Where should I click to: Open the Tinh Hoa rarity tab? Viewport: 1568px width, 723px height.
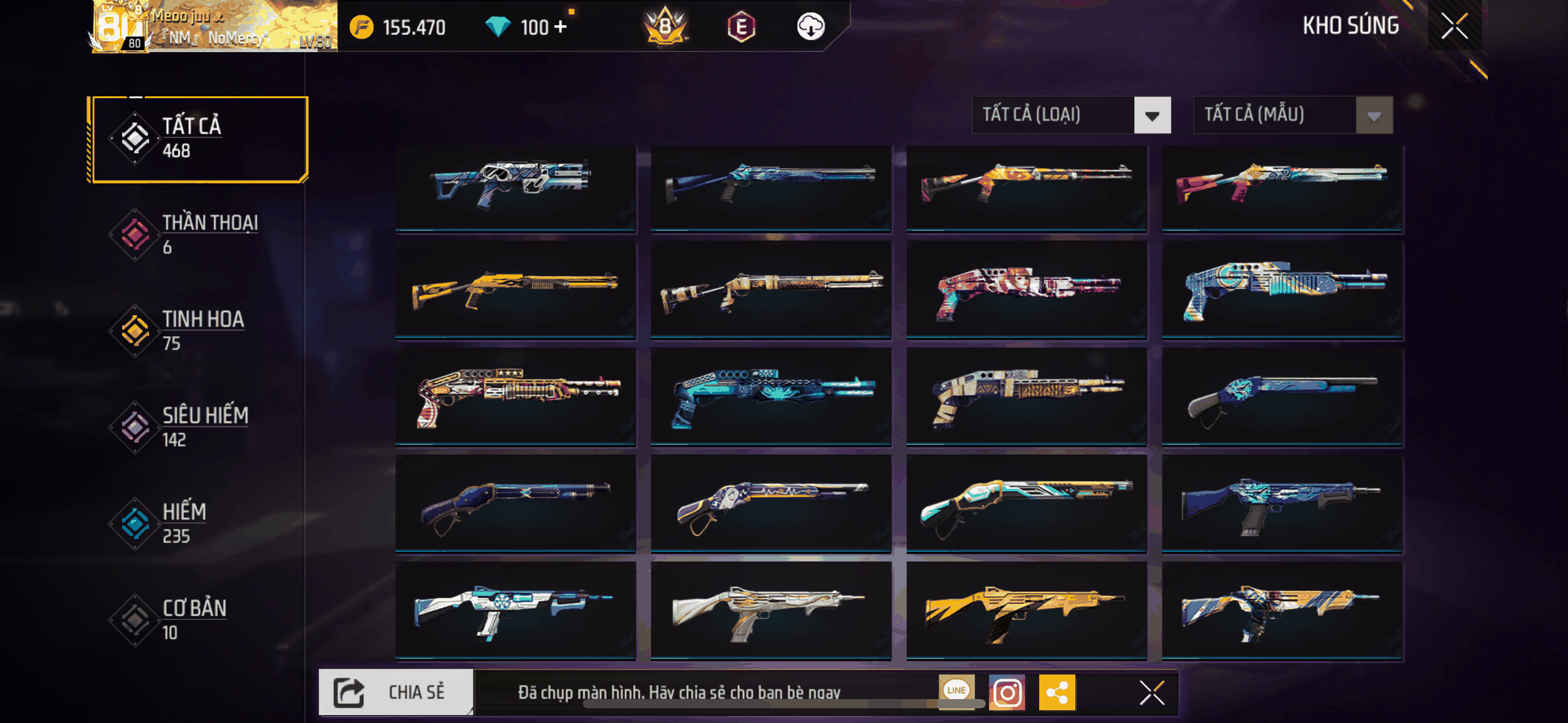[198, 331]
